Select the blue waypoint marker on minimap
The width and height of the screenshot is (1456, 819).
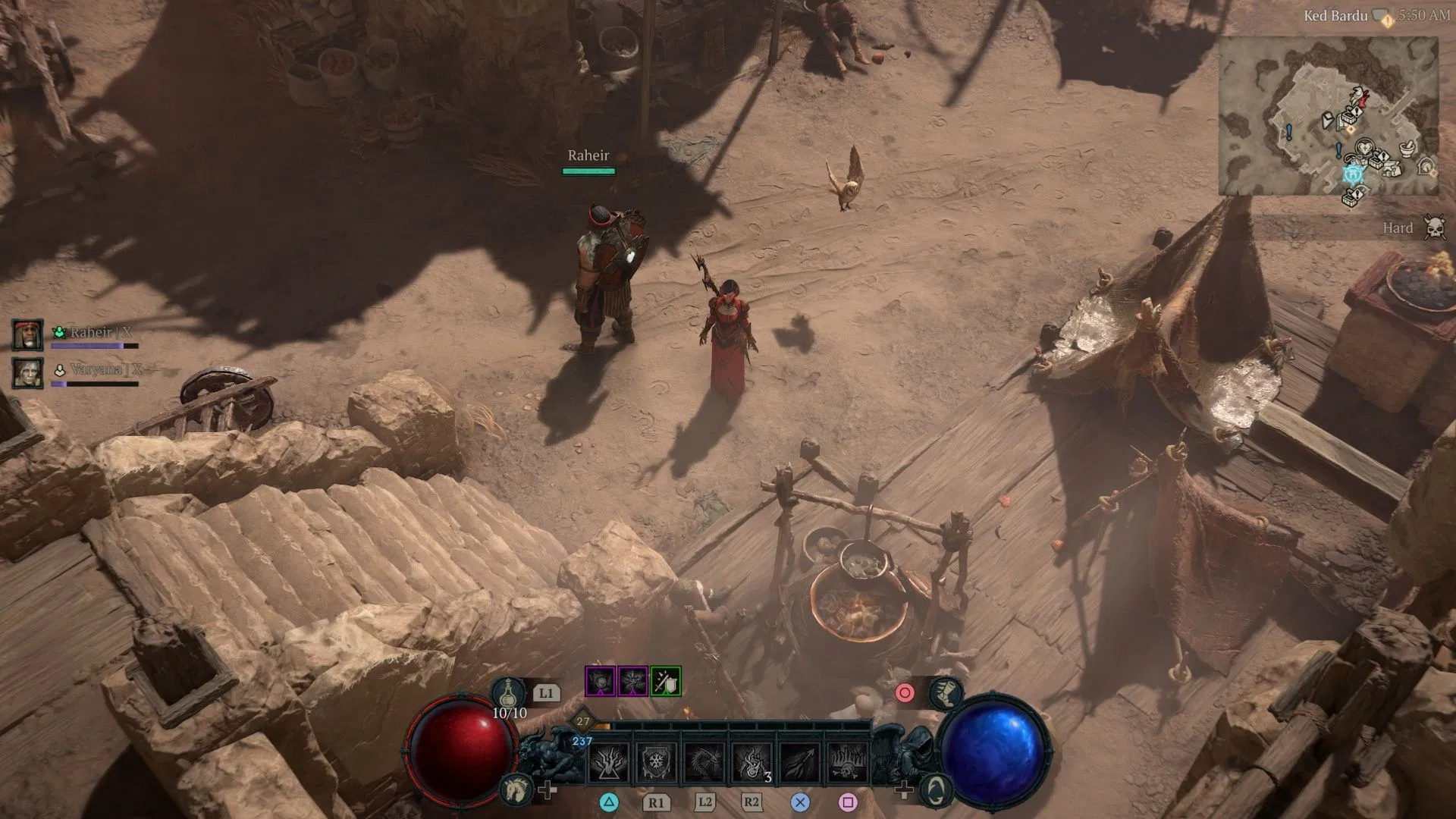(1353, 174)
